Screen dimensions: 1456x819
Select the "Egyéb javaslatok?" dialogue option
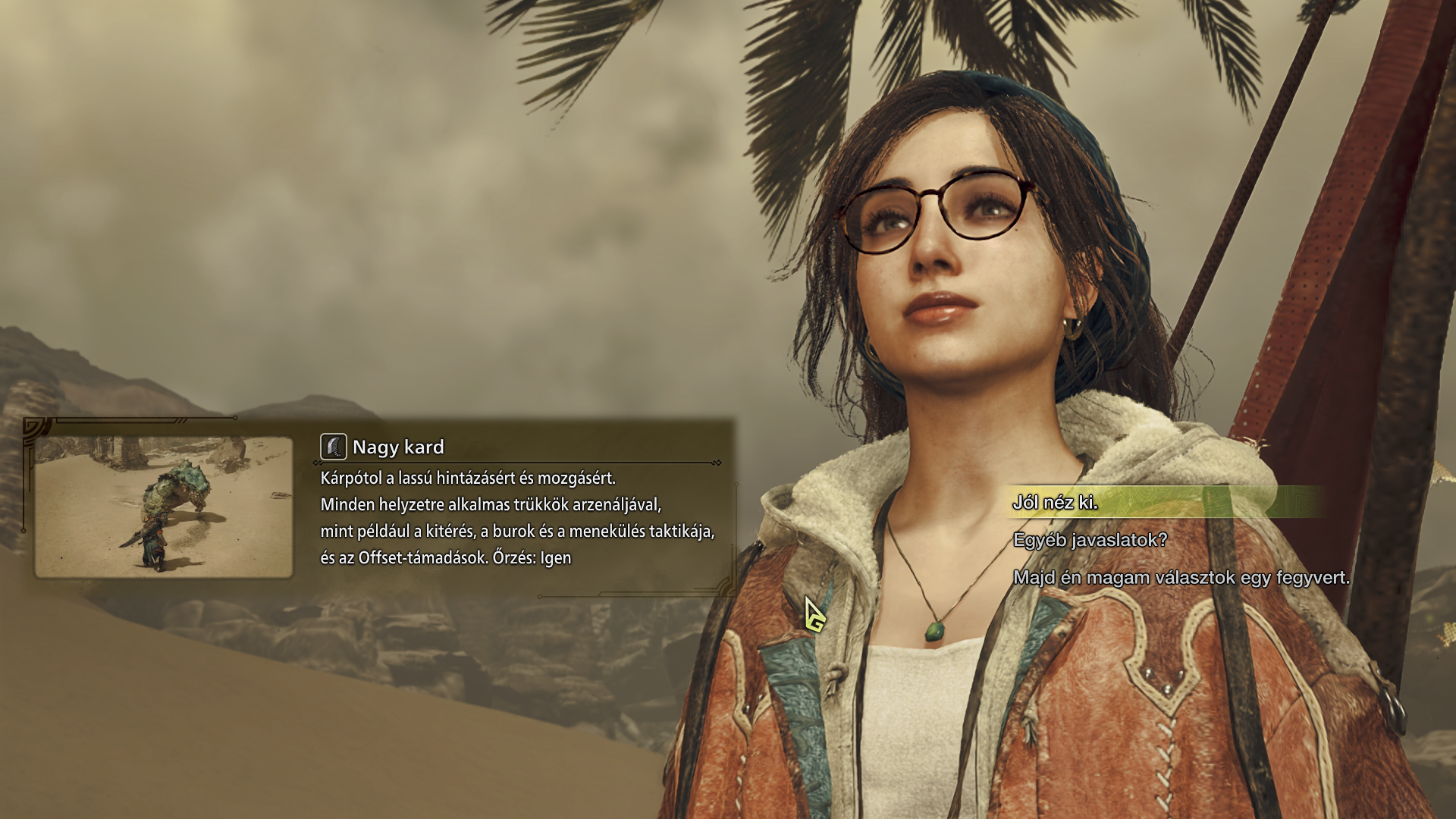pos(1090,540)
